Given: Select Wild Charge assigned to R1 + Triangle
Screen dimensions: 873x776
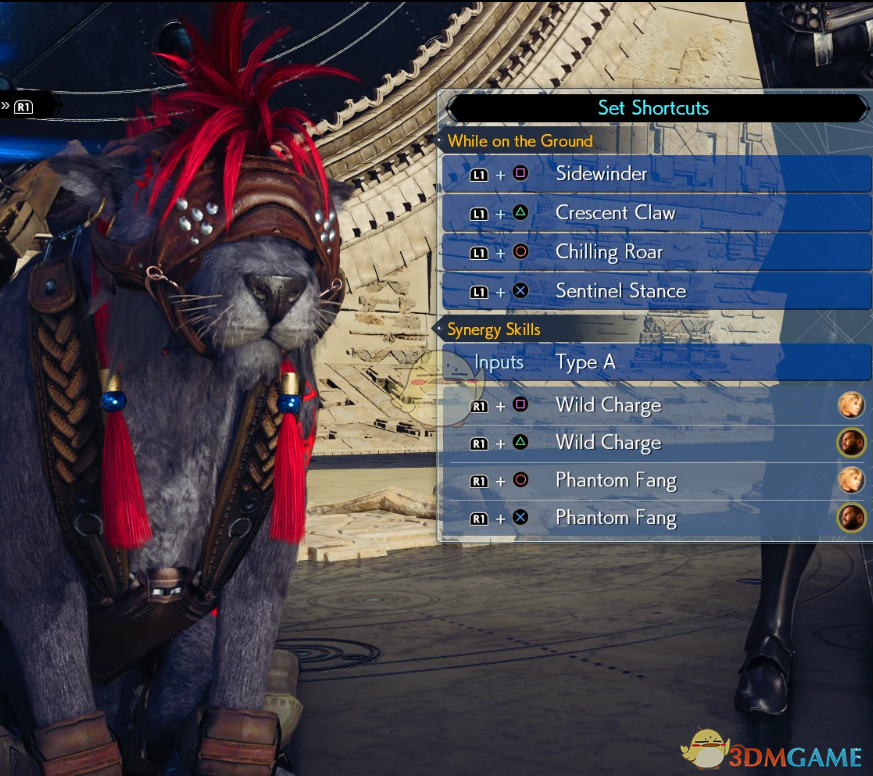Looking at the screenshot, I should tap(656, 443).
